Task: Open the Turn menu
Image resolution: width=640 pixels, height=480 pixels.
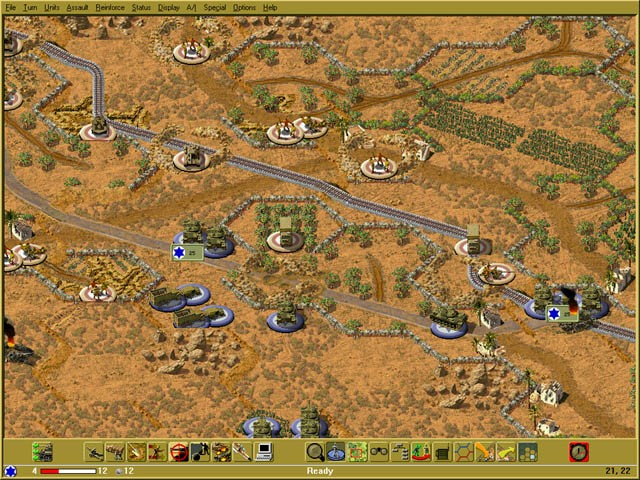Action: 30,7
